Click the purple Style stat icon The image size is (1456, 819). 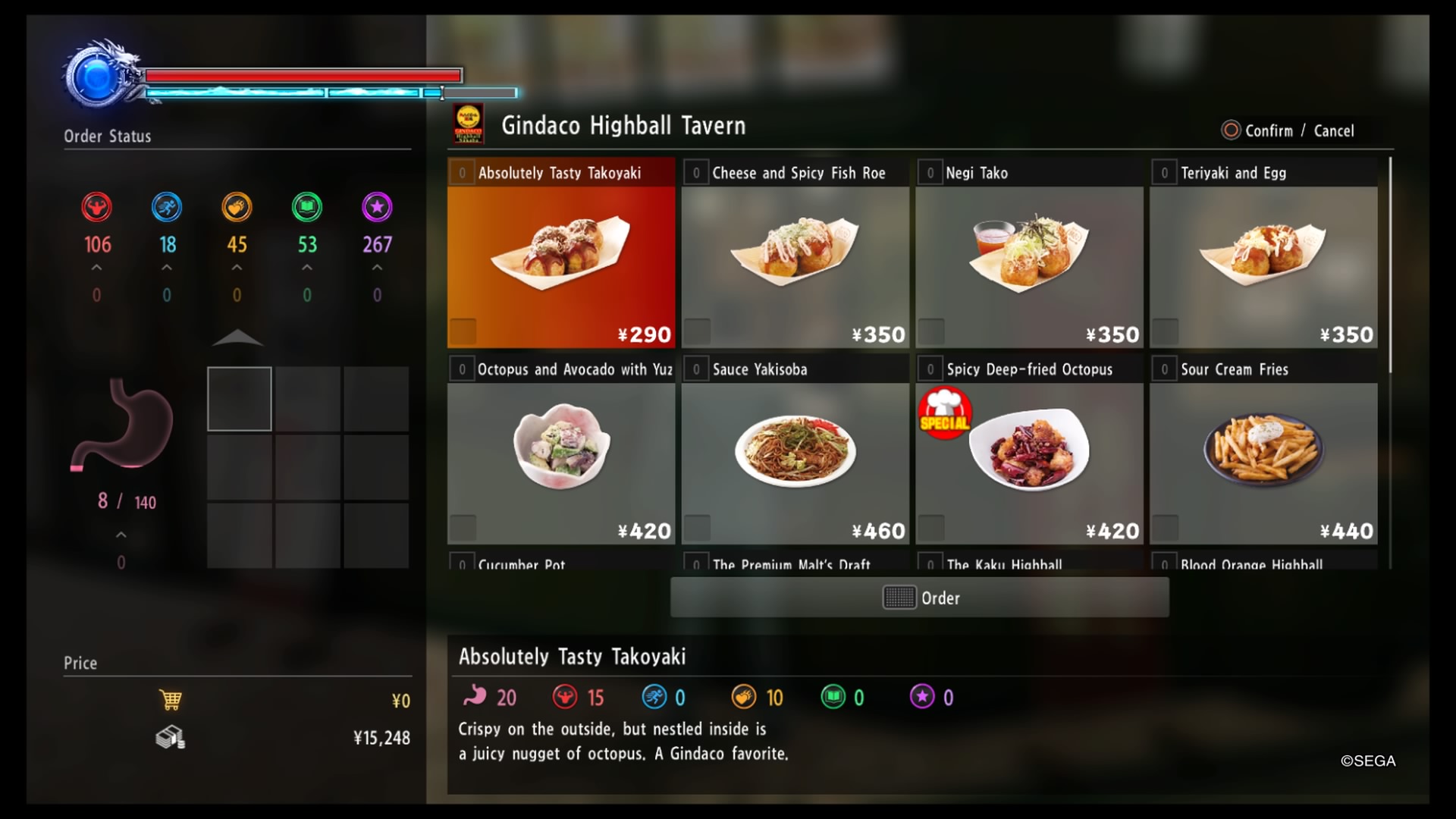377,206
